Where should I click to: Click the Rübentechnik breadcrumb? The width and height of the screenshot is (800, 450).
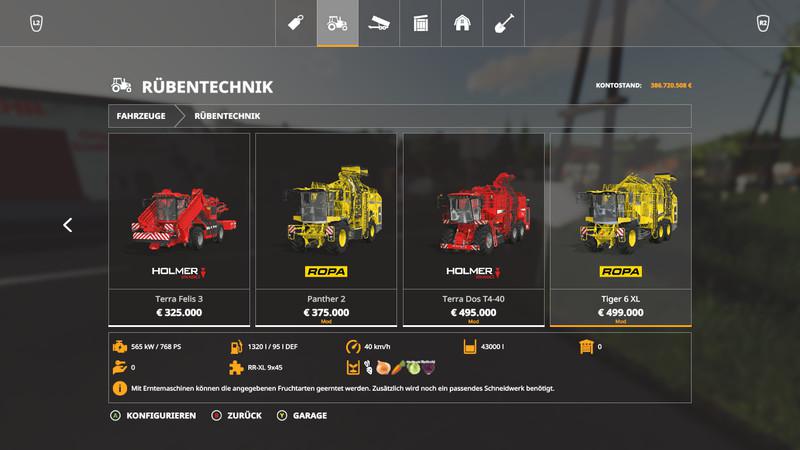coord(228,116)
